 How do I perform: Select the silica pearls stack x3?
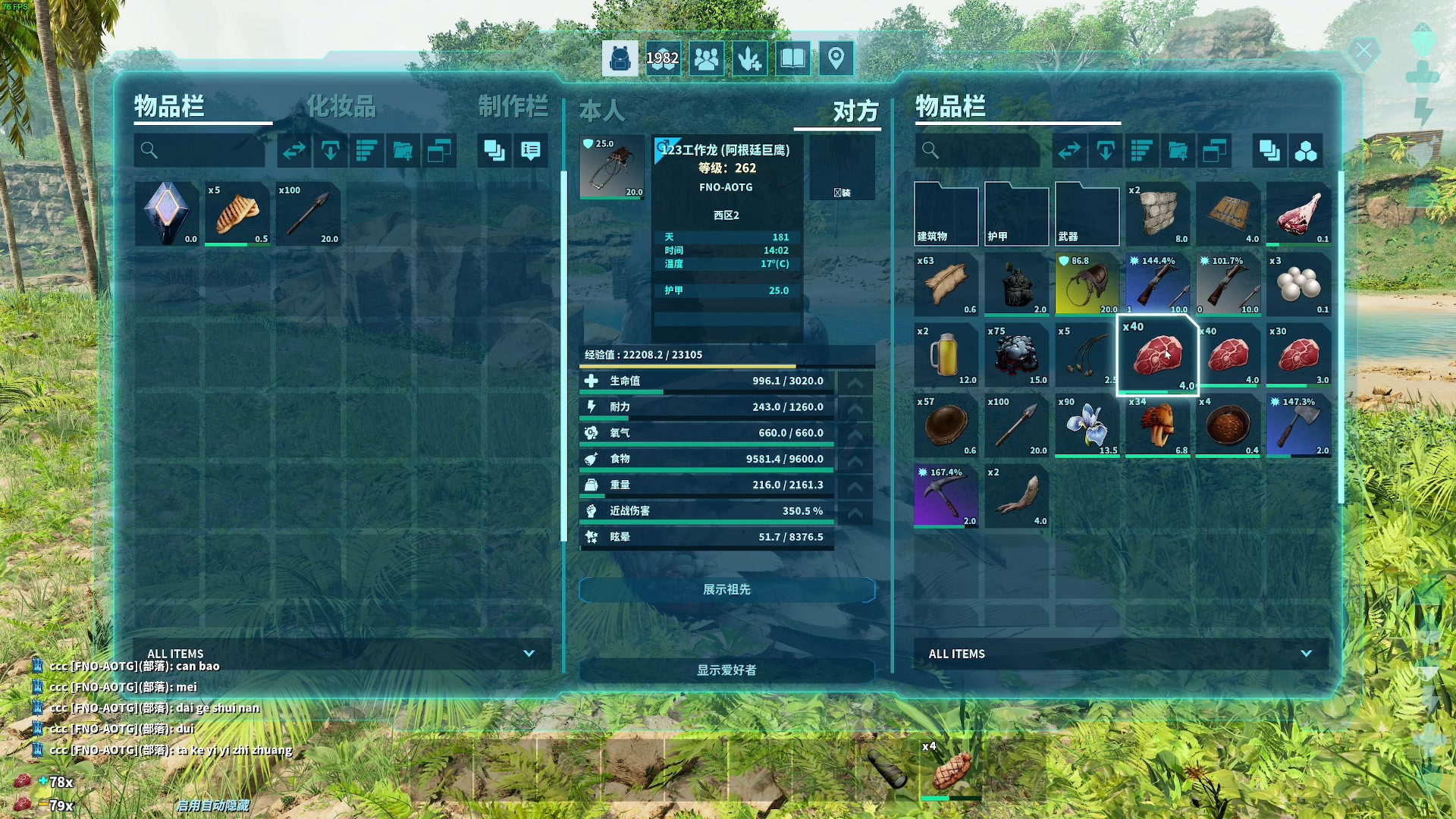(x=1298, y=285)
